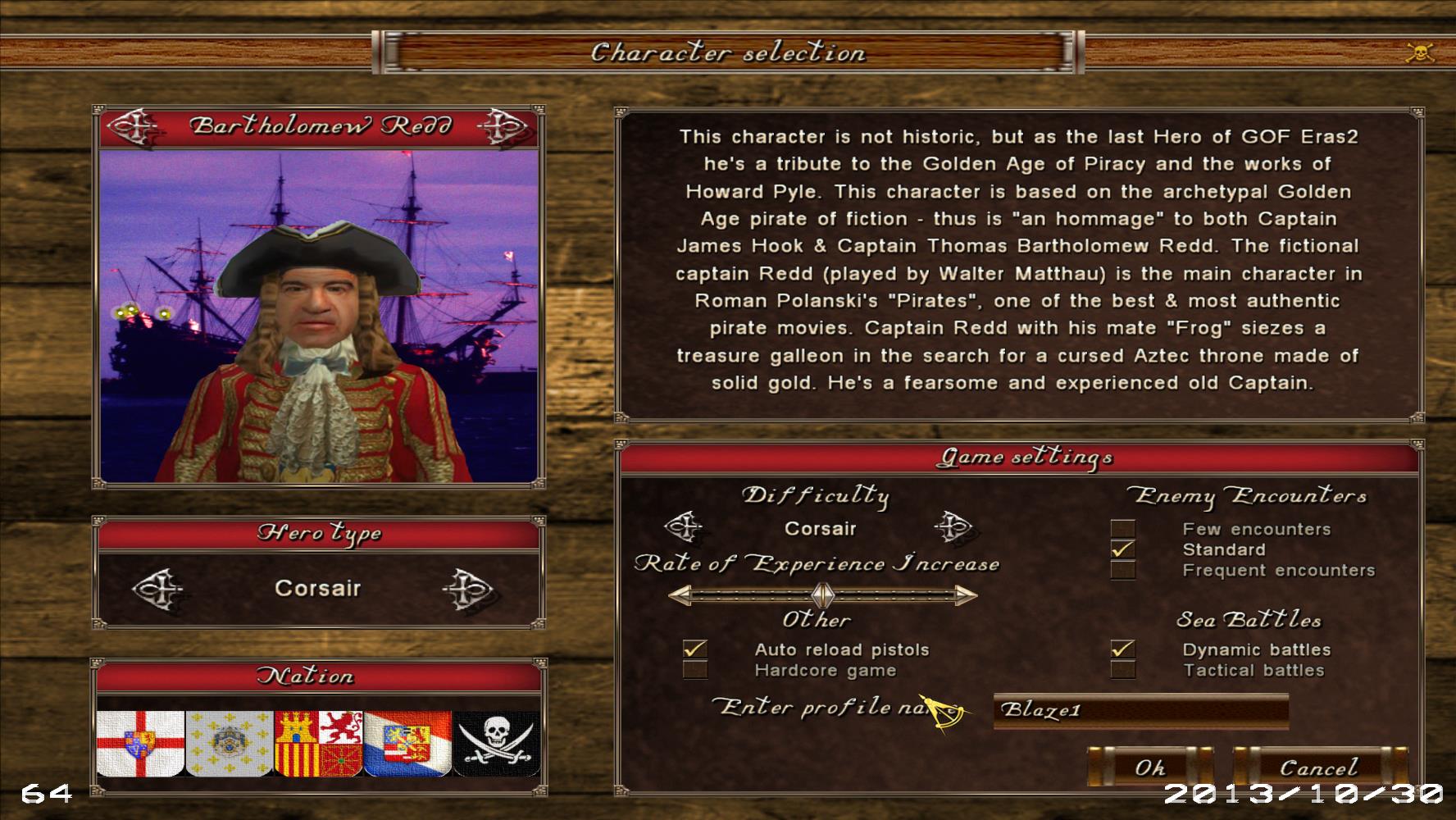The width and height of the screenshot is (1456, 820).
Task: Pick the Spain nation flag
Action: click(x=318, y=743)
